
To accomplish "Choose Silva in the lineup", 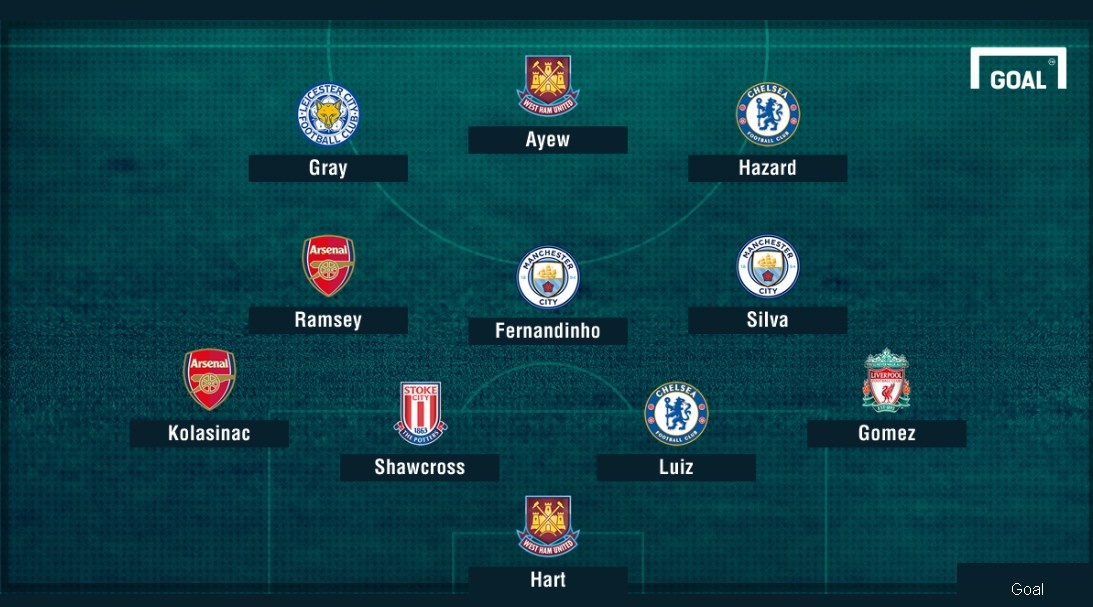I will tap(767, 320).
